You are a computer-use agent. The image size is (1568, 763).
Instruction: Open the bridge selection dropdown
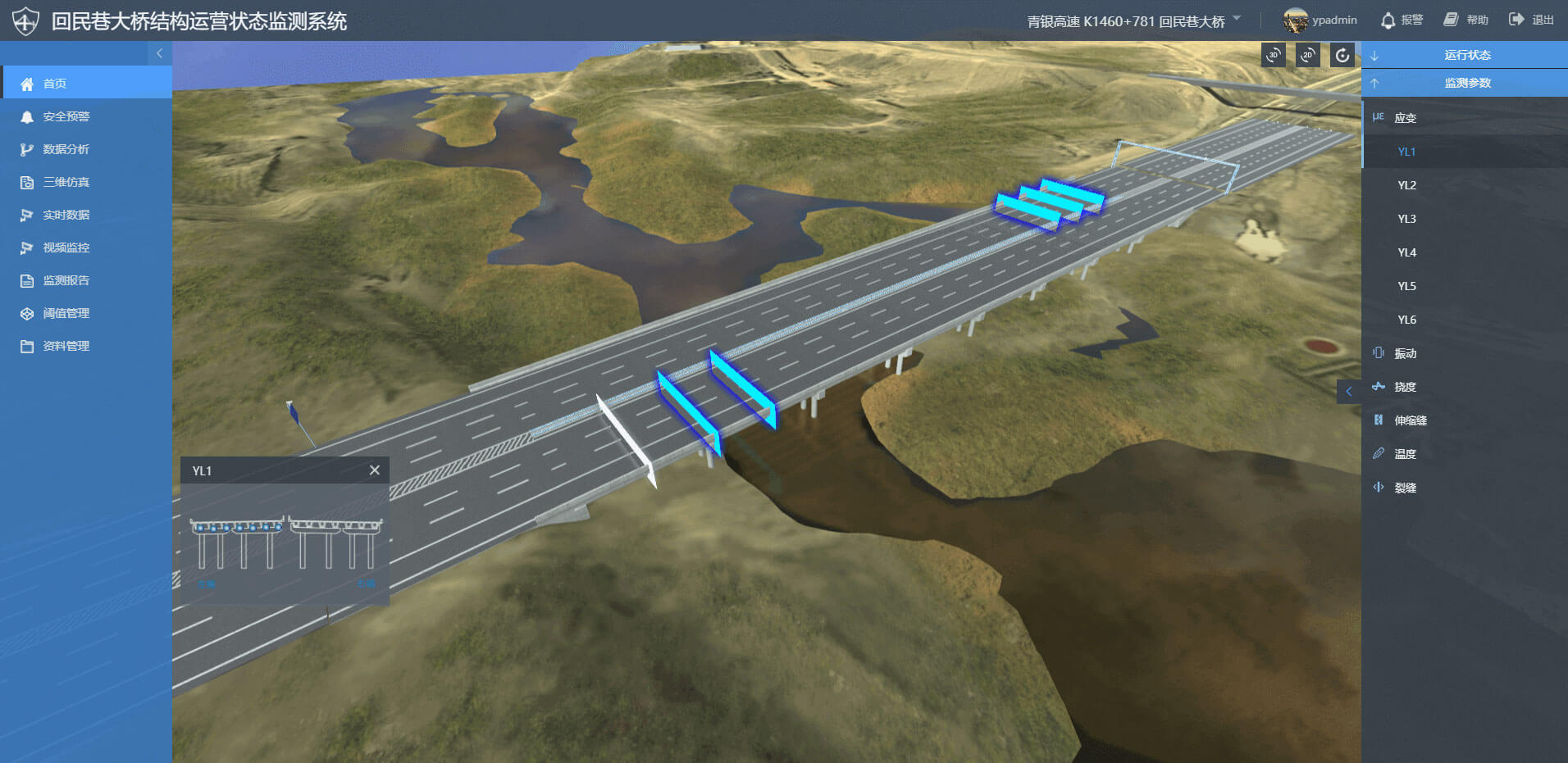tap(1237, 18)
